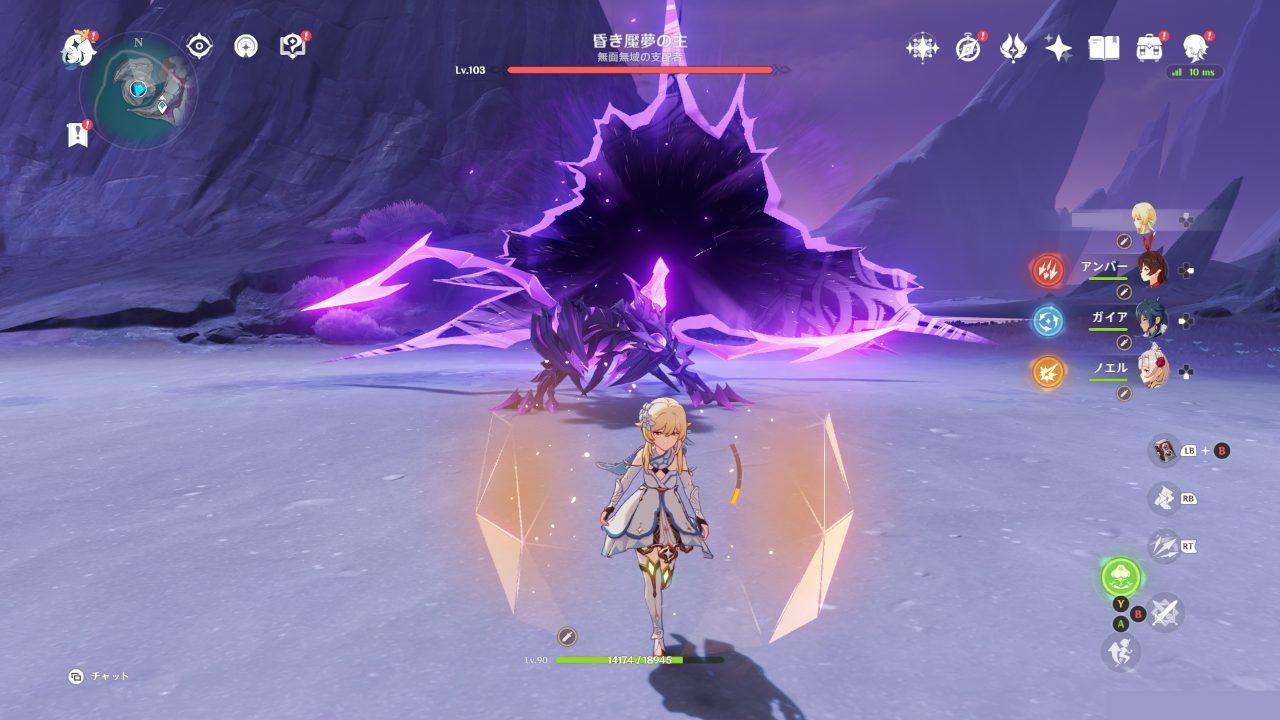Switch to party member ガイア
Image resolution: width=1280 pixels, height=720 pixels.
tap(1151, 319)
